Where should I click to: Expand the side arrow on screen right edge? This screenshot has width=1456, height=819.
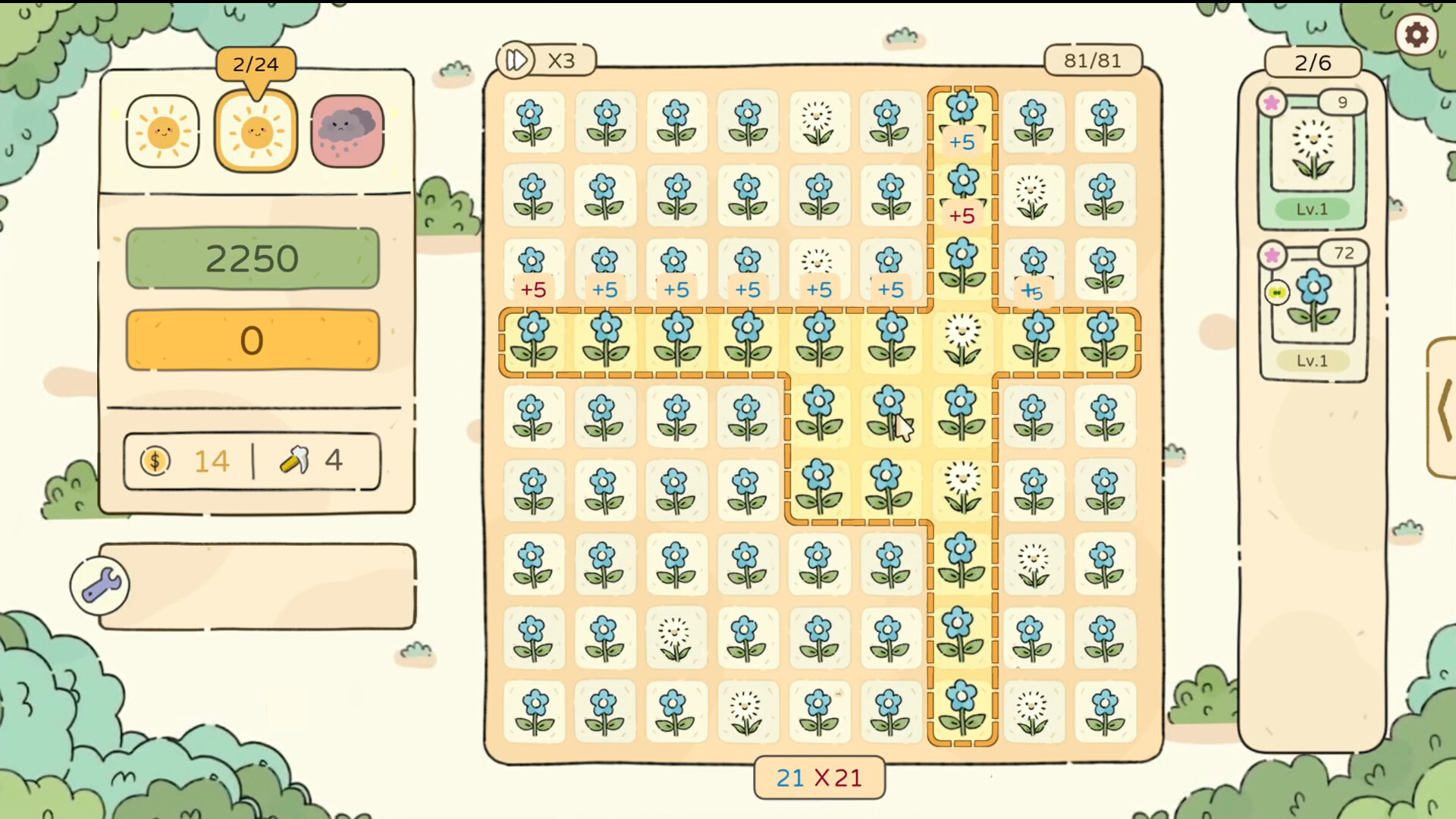[x=1445, y=409]
